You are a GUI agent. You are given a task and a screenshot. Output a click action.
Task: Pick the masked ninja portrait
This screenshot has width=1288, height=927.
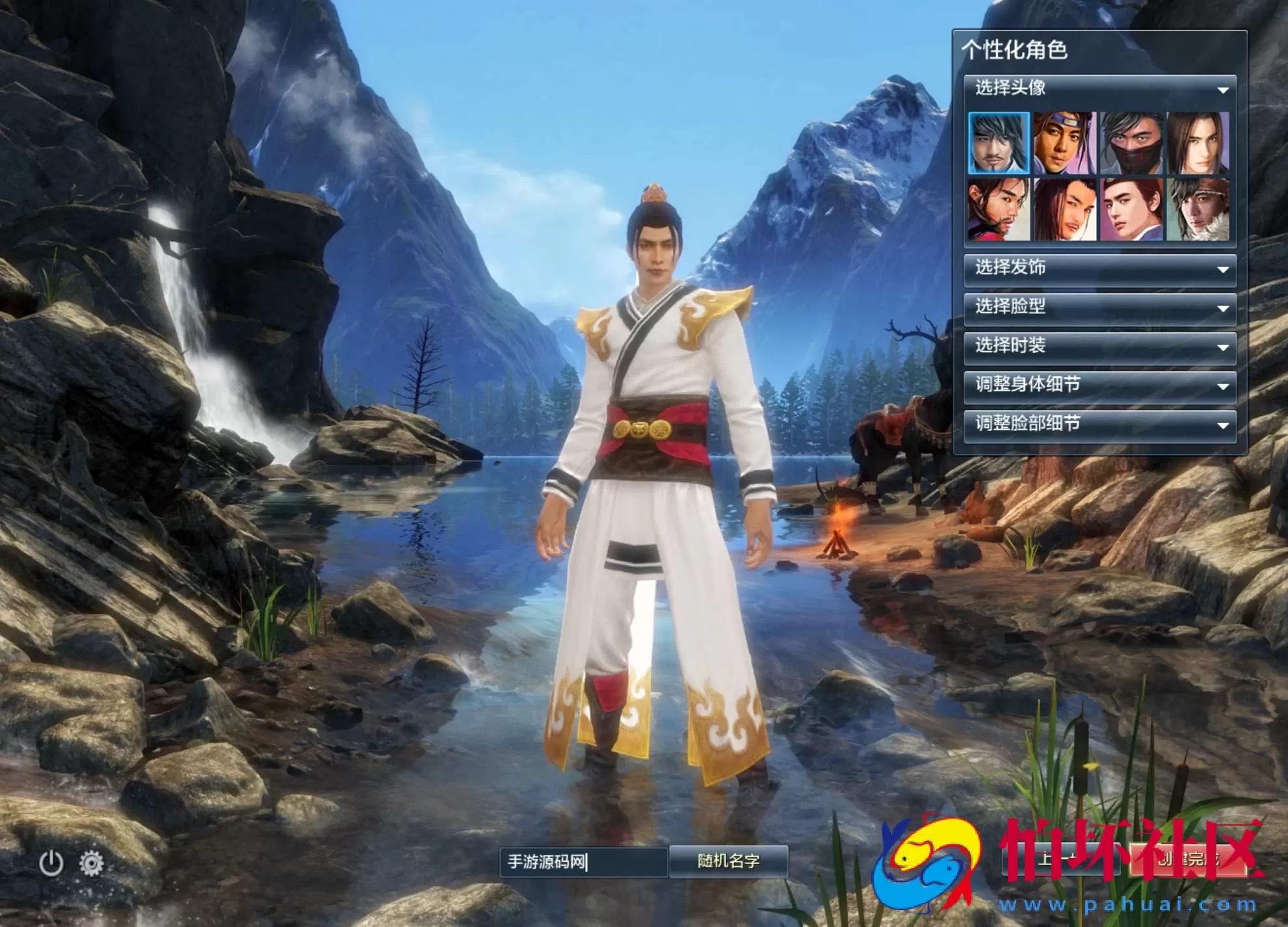1132,143
